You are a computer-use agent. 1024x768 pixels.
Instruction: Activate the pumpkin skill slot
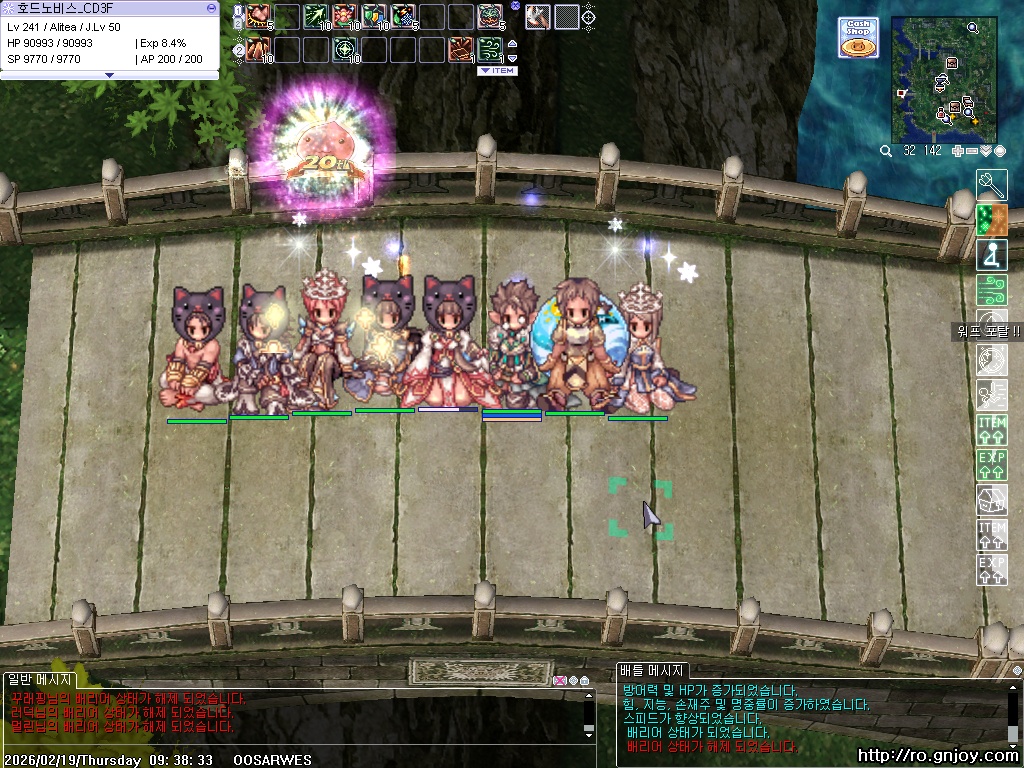click(x=490, y=16)
